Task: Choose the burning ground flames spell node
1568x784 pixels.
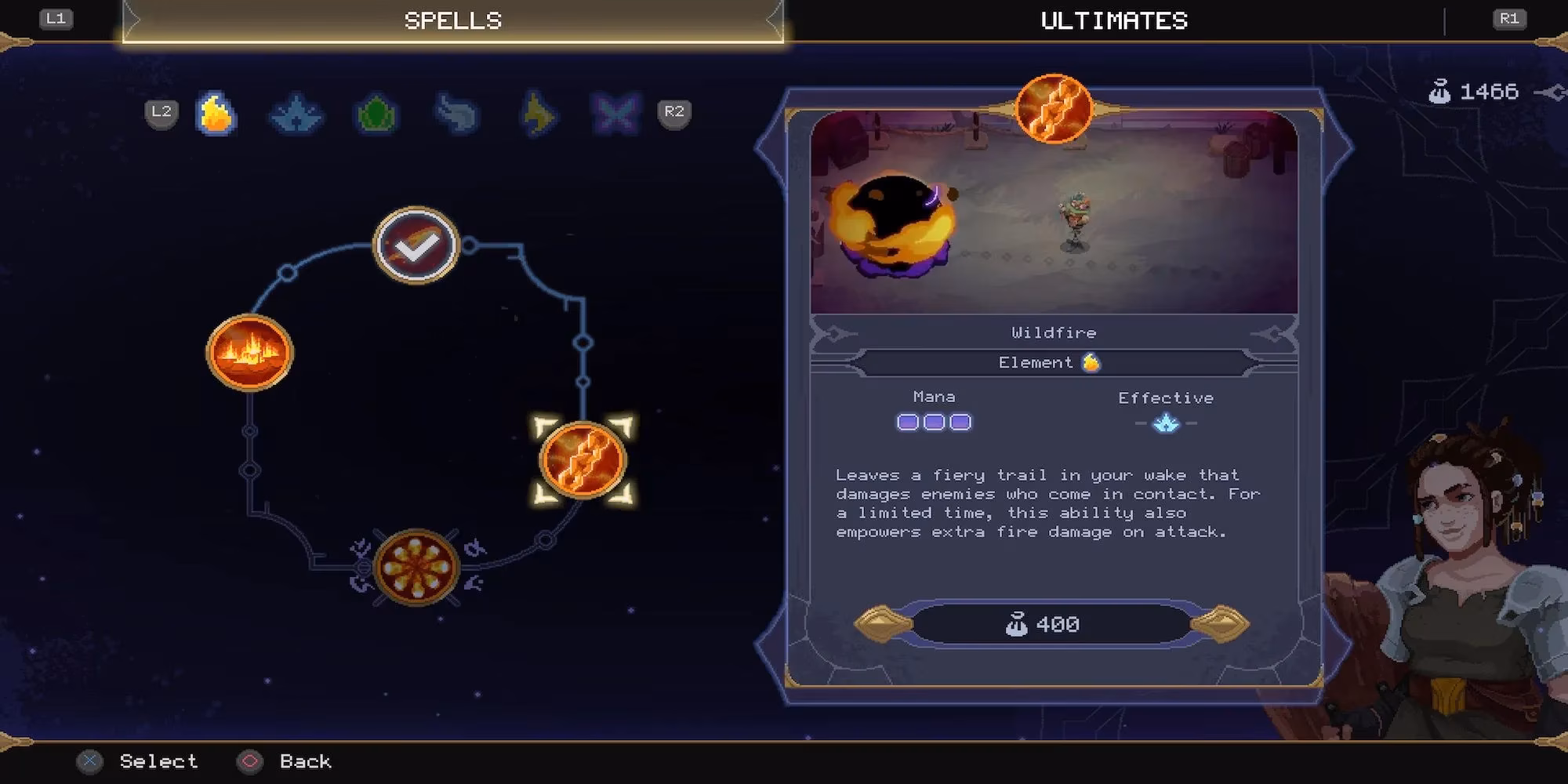Action: pos(249,352)
